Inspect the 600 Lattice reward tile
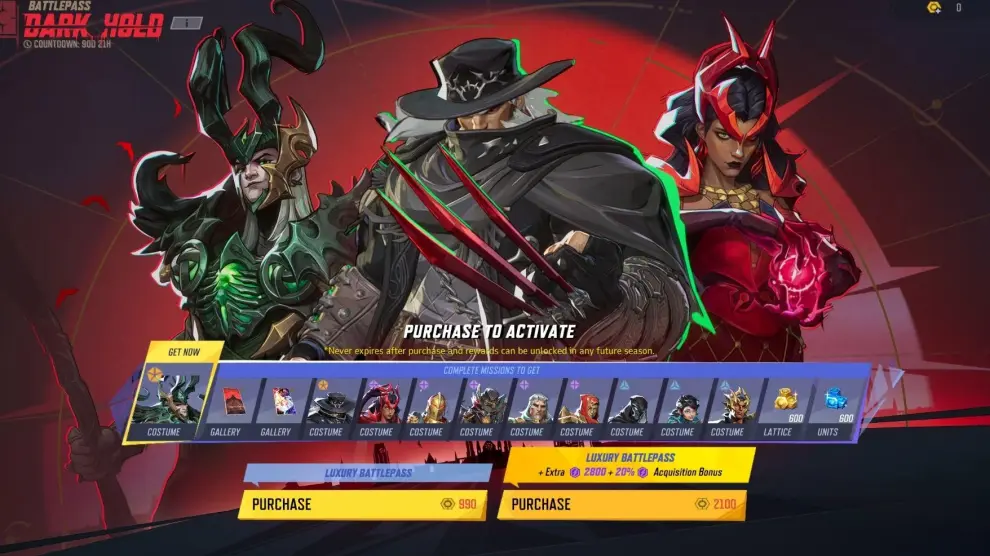990x556 pixels. pos(778,405)
